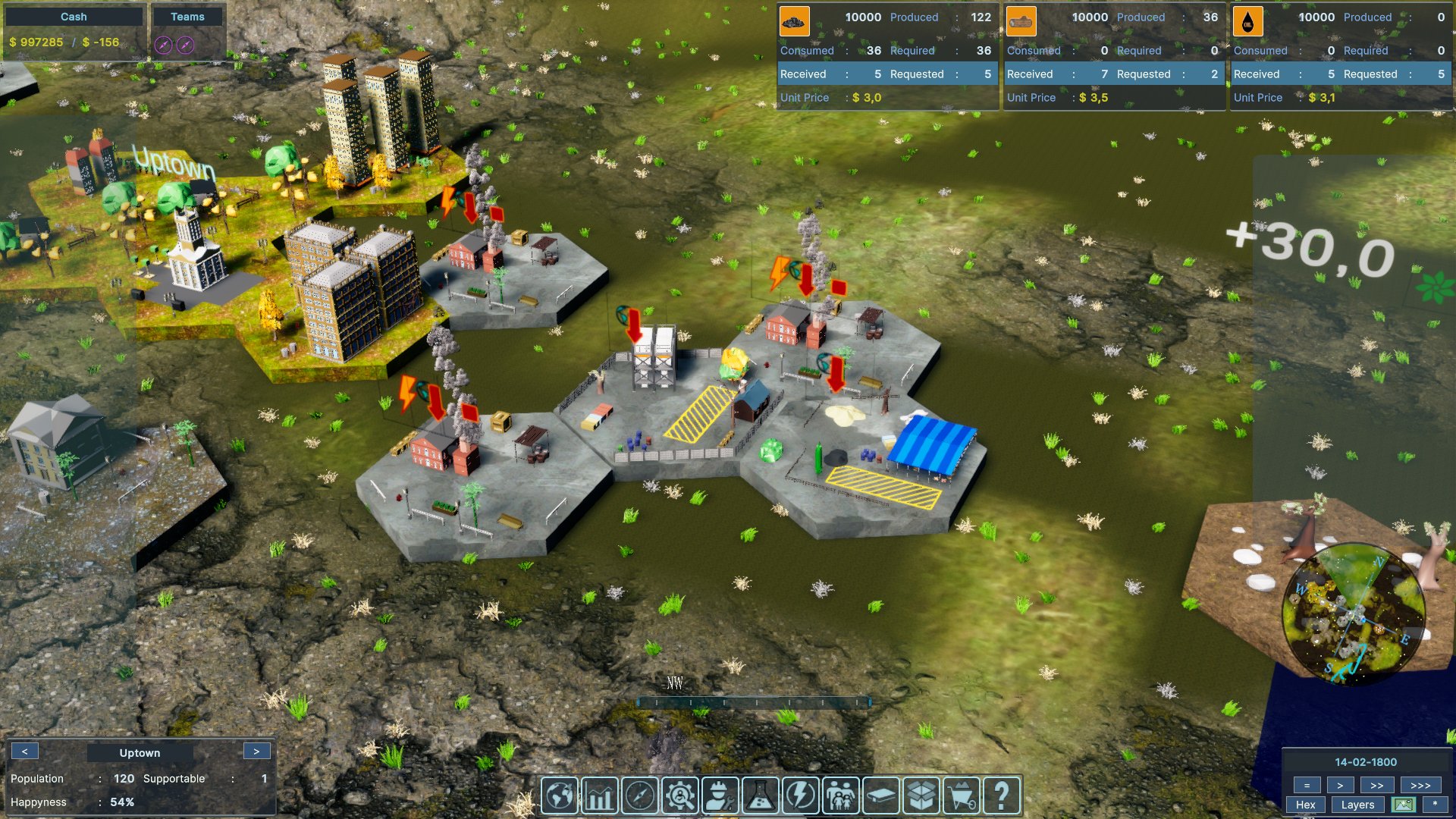The width and height of the screenshot is (1456, 819).
Task: Open the question mark help
Action: coord(1001,796)
